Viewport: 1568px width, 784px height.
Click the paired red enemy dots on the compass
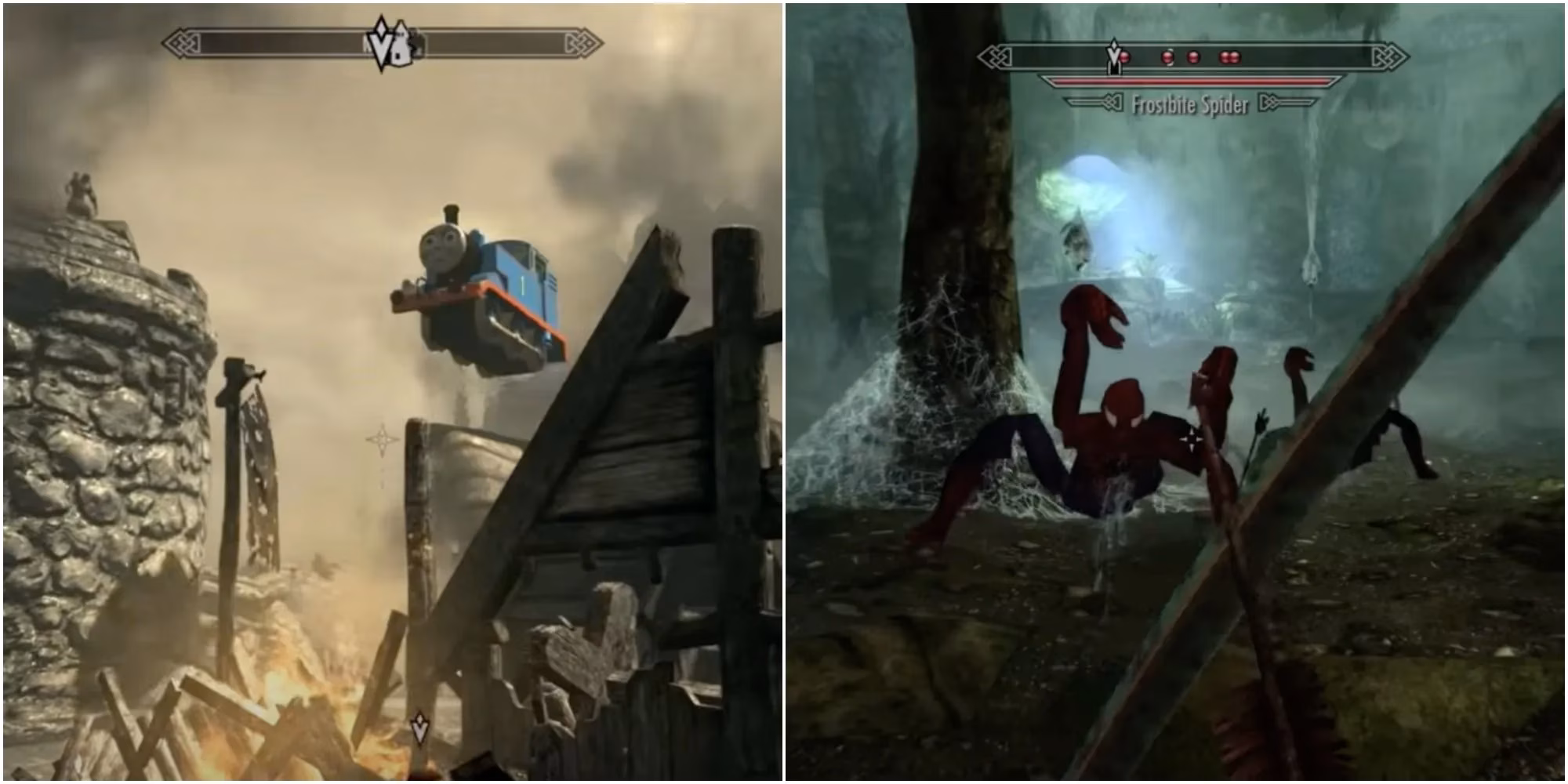click(1231, 57)
